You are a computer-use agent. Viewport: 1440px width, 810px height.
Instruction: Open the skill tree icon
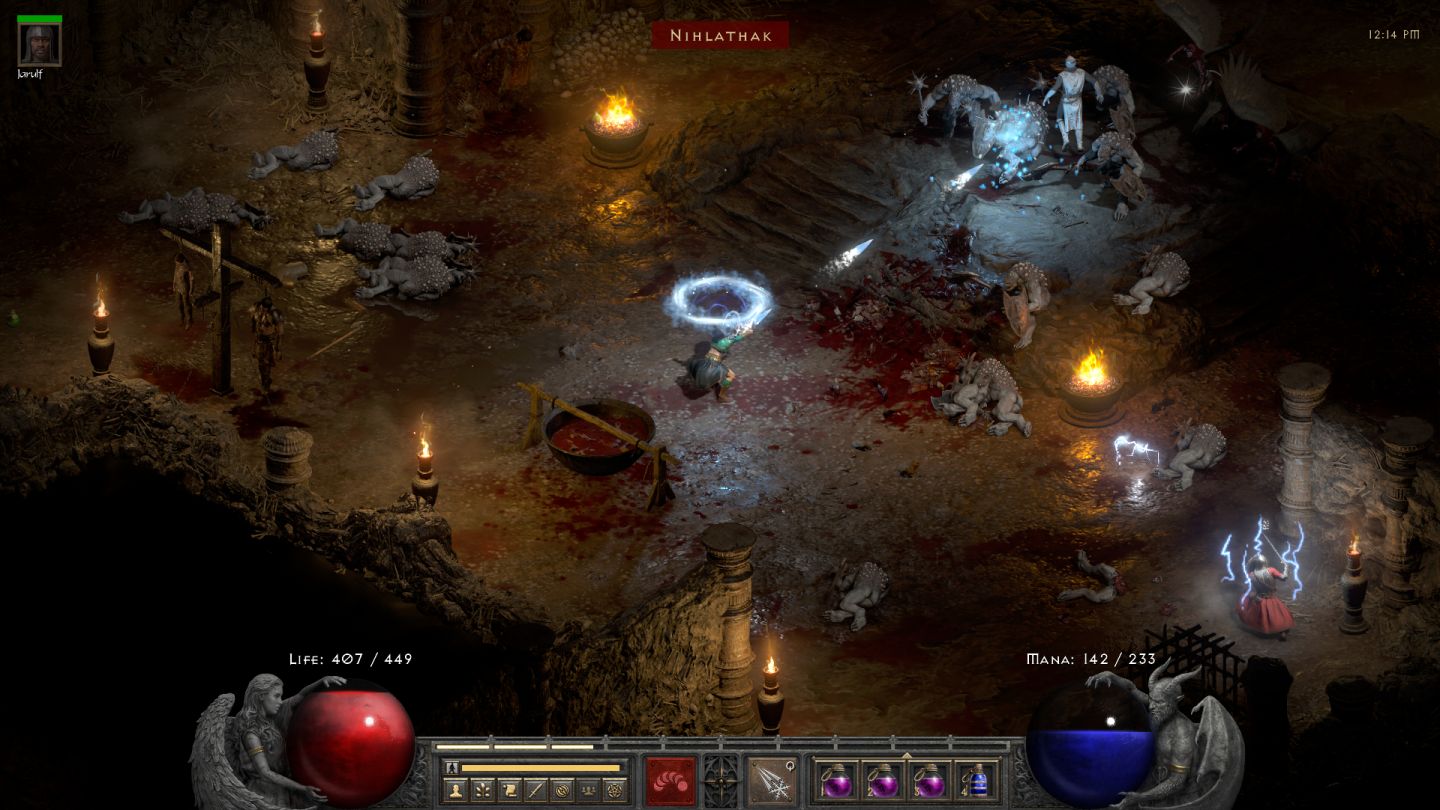pyautogui.click(x=482, y=790)
